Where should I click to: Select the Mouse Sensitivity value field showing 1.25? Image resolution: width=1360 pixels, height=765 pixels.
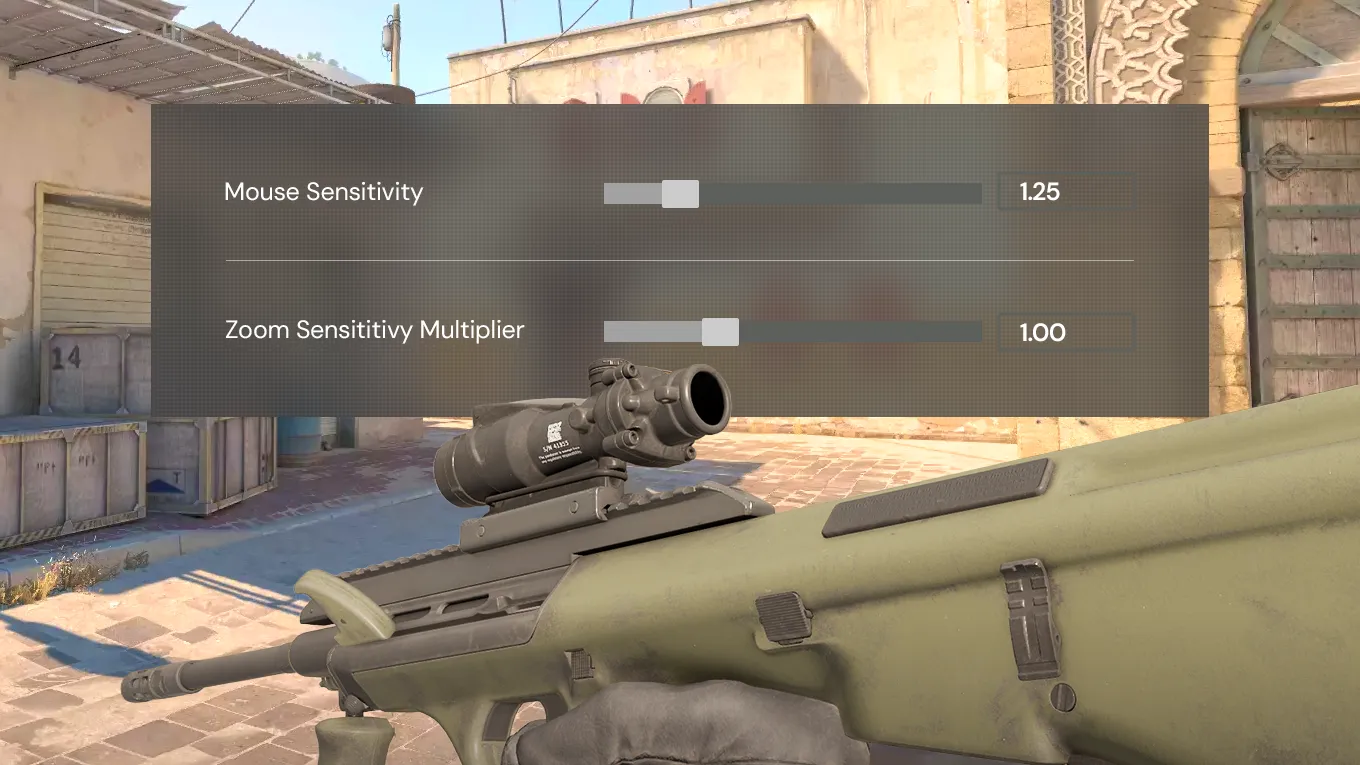[1064, 192]
